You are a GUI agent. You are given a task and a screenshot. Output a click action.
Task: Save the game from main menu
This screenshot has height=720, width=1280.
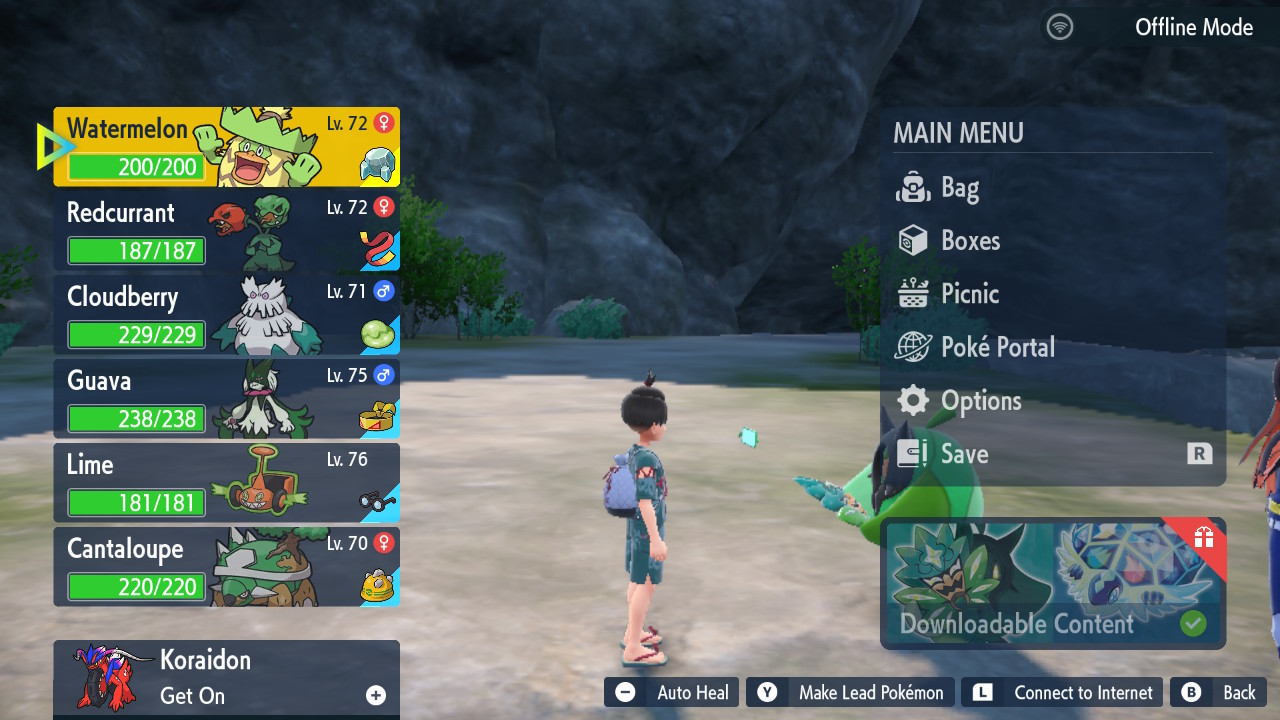[964, 454]
